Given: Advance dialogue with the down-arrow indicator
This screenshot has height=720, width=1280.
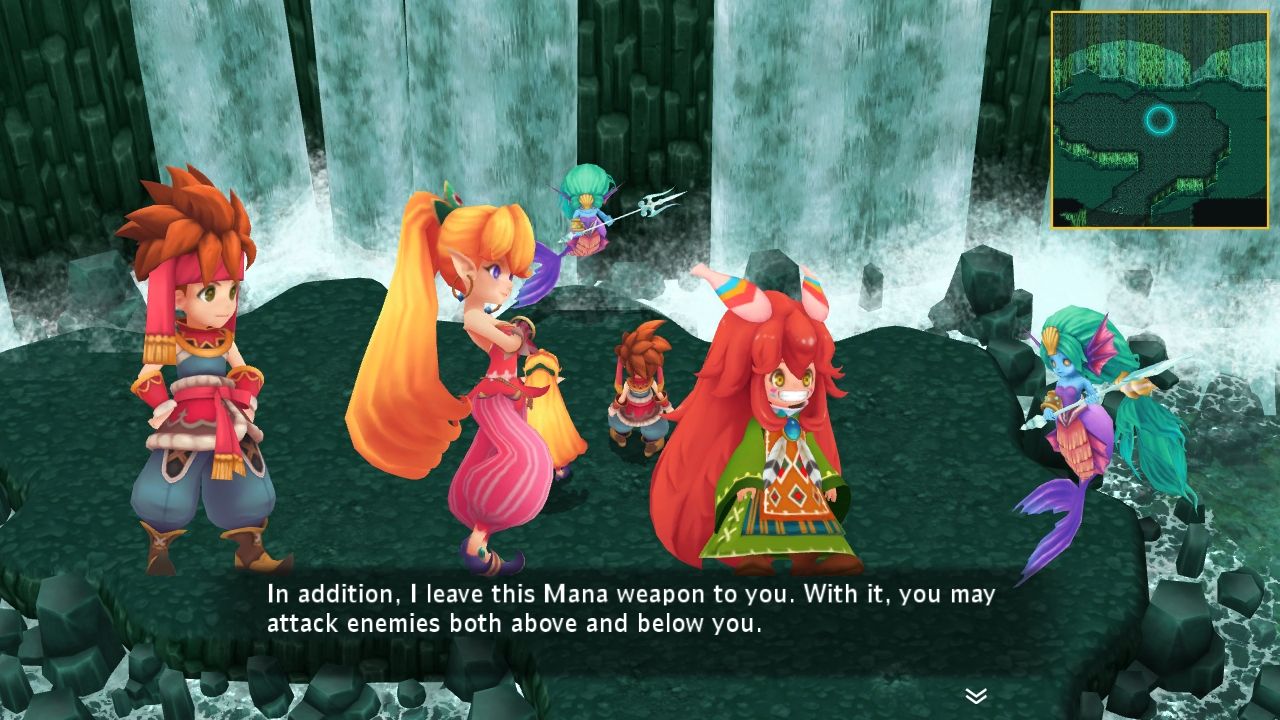Looking at the screenshot, I should 976,695.
